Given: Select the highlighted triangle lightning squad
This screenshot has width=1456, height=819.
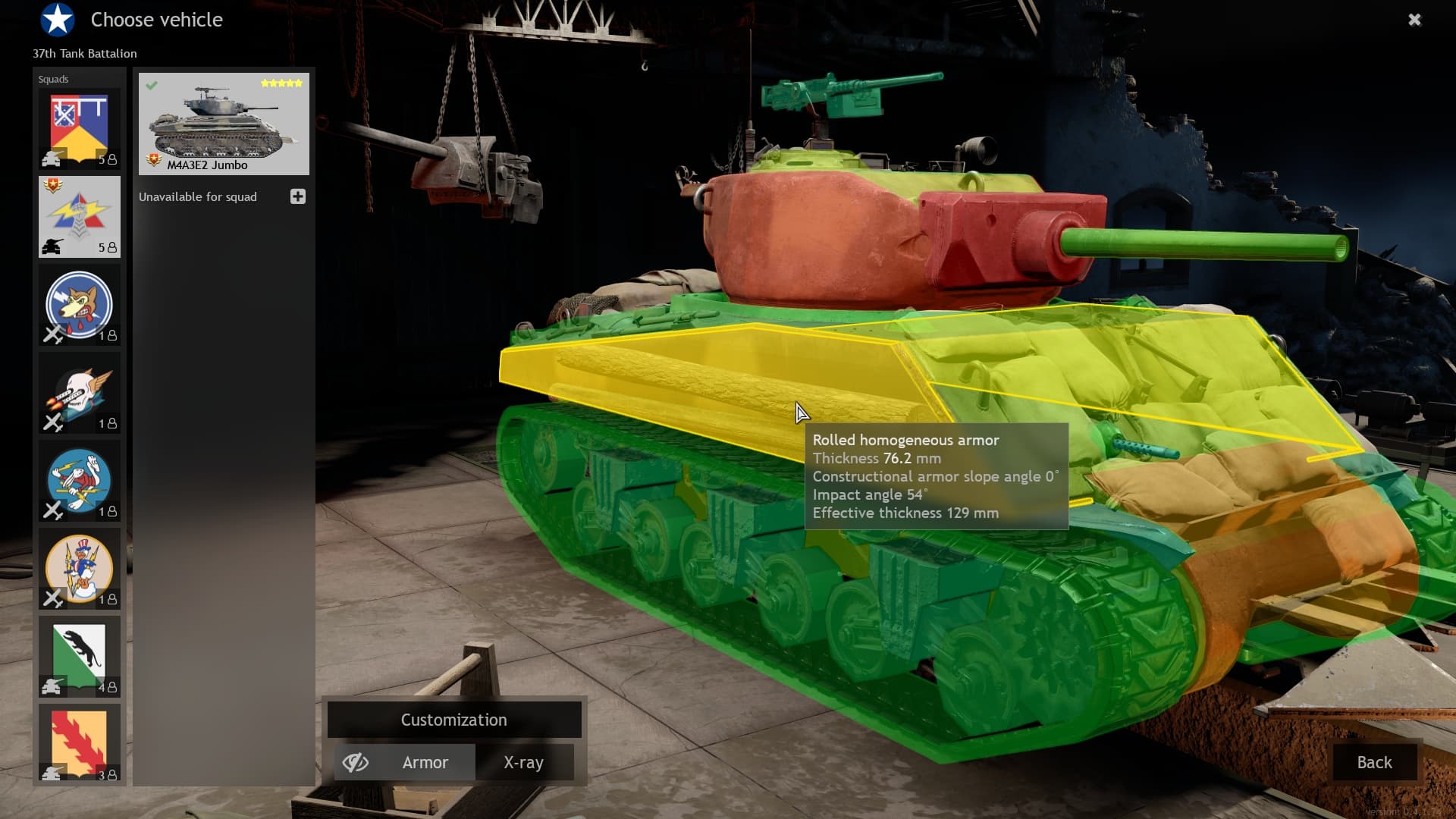Looking at the screenshot, I should tap(80, 217).
